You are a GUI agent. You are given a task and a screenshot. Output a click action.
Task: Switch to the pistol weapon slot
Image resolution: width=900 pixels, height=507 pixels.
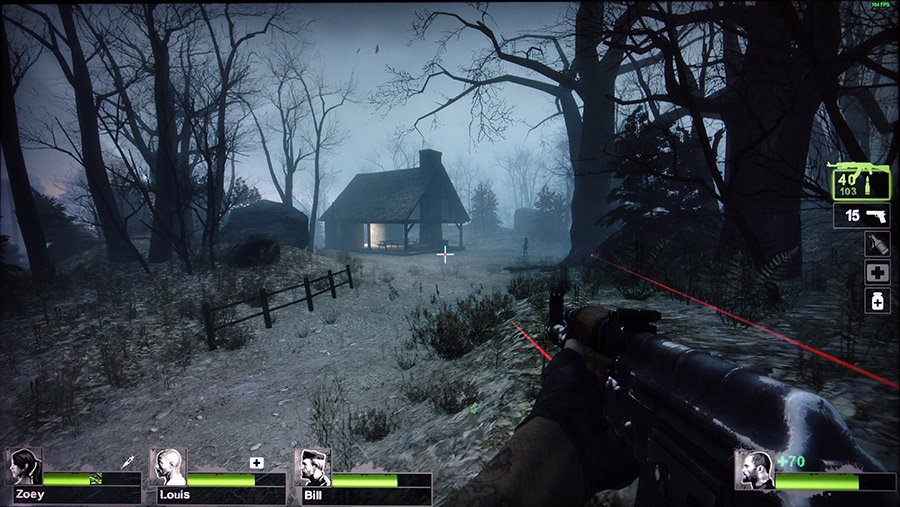pos(861,216)
